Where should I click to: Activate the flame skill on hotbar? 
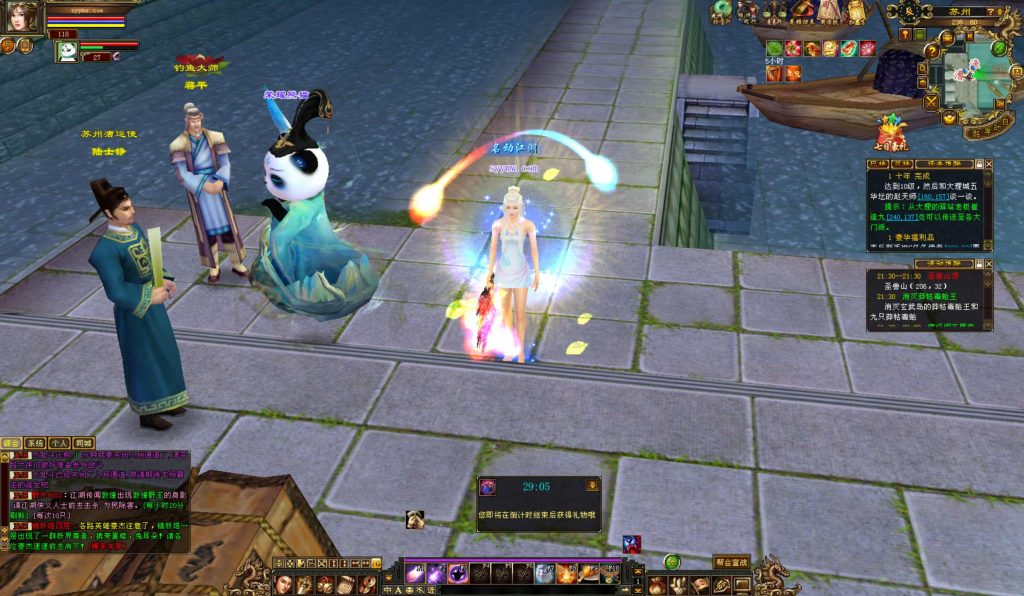(x=566, y=573)
